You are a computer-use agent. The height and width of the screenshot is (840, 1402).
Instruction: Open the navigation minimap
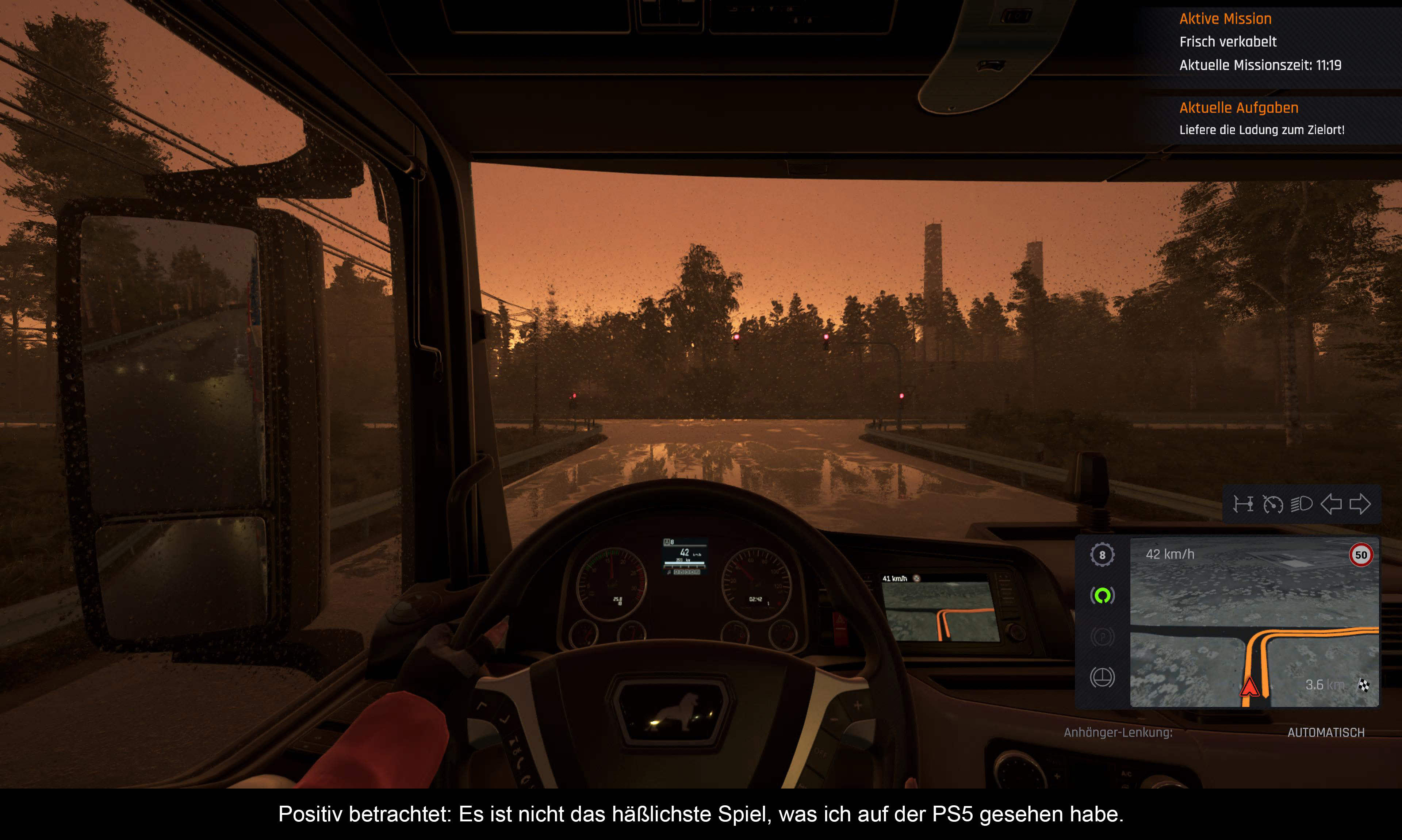coord(1254,622)
